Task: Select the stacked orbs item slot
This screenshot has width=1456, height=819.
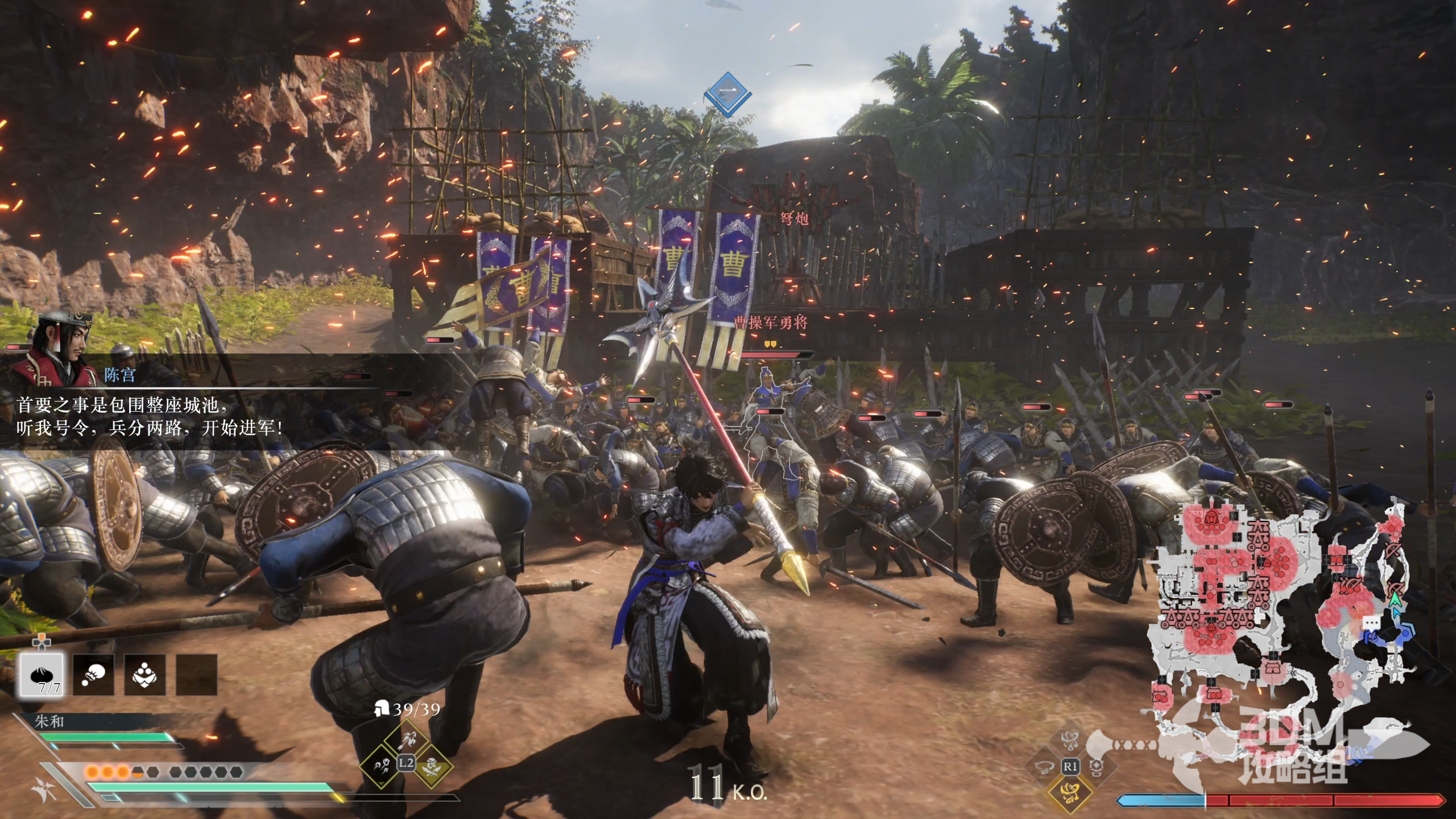Action: [x=145, y=675]
